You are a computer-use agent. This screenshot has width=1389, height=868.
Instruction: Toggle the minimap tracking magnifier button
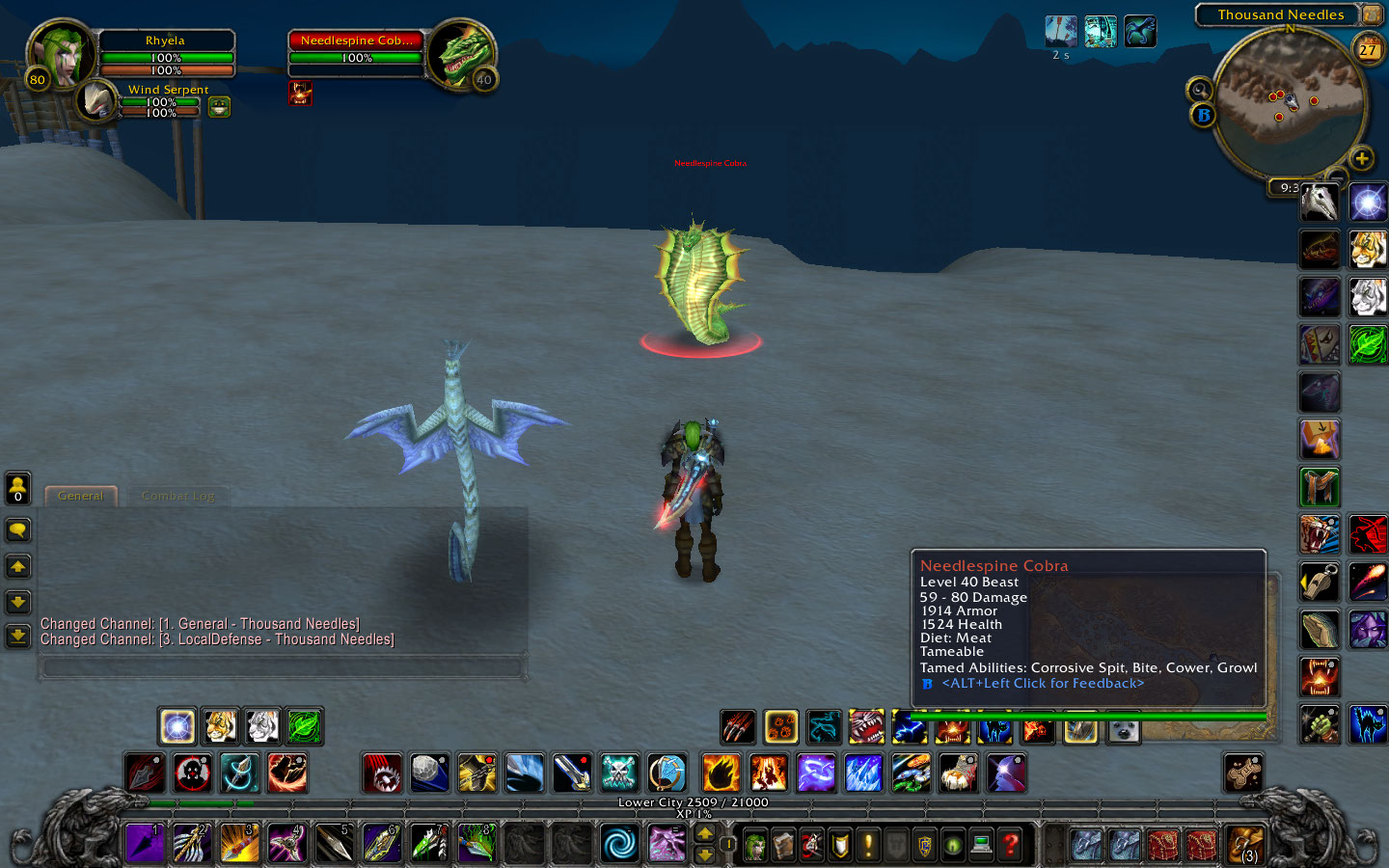[1199, 90]
